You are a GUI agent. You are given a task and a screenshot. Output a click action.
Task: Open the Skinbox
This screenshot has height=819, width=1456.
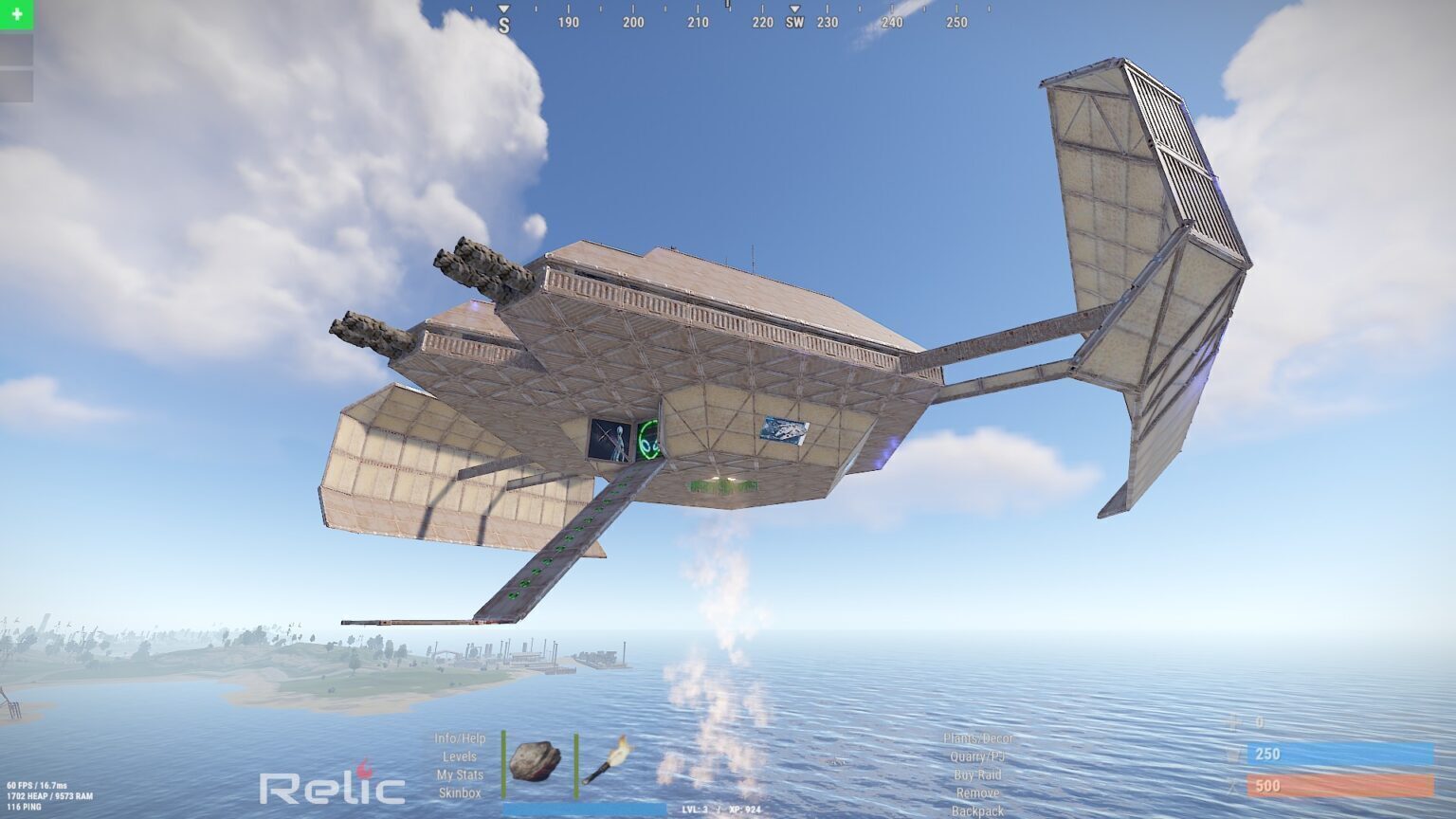[x=460, y=792]
